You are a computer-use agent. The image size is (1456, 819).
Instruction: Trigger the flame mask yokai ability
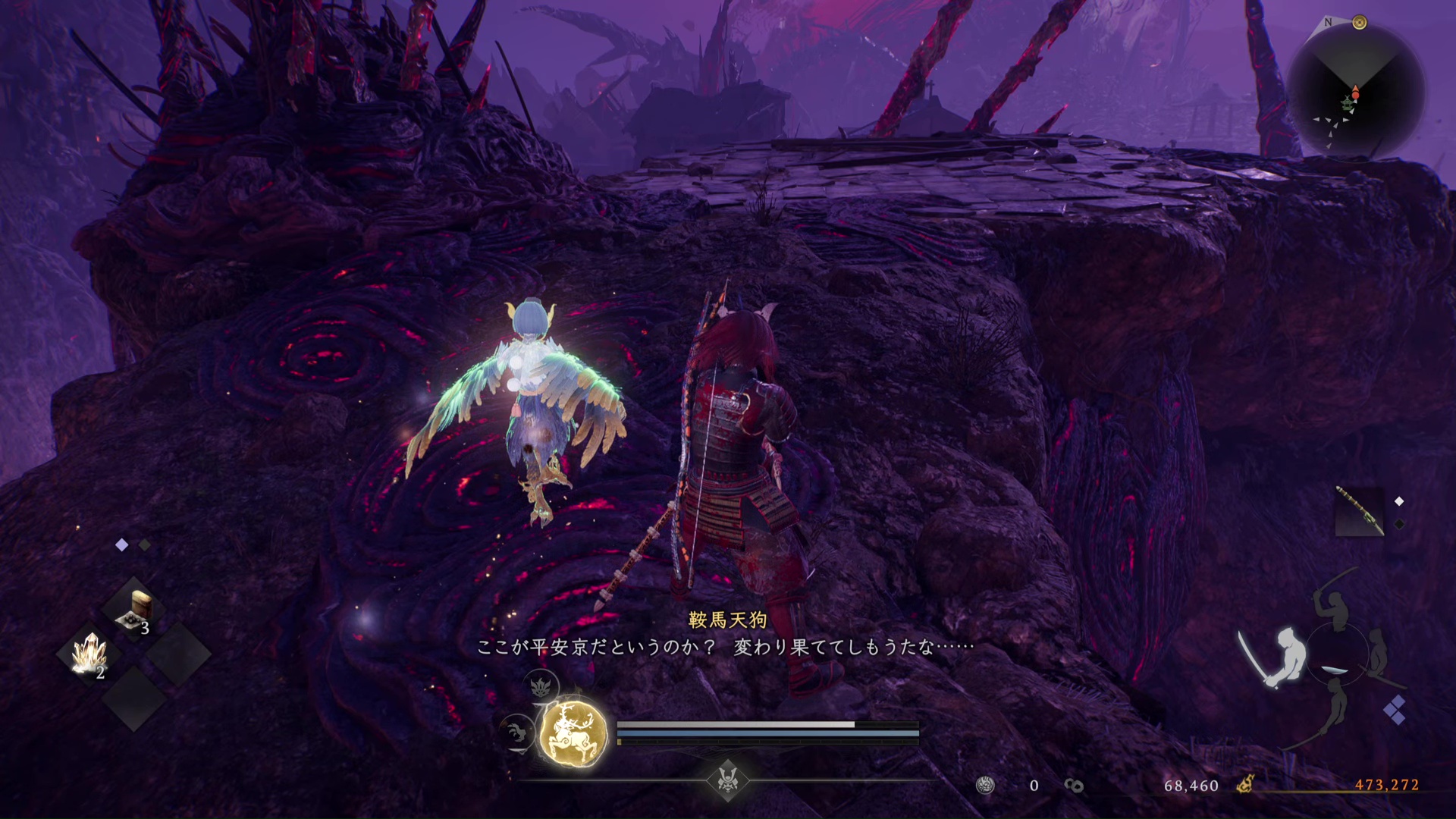pyautogui.click(x=540, y=686)
